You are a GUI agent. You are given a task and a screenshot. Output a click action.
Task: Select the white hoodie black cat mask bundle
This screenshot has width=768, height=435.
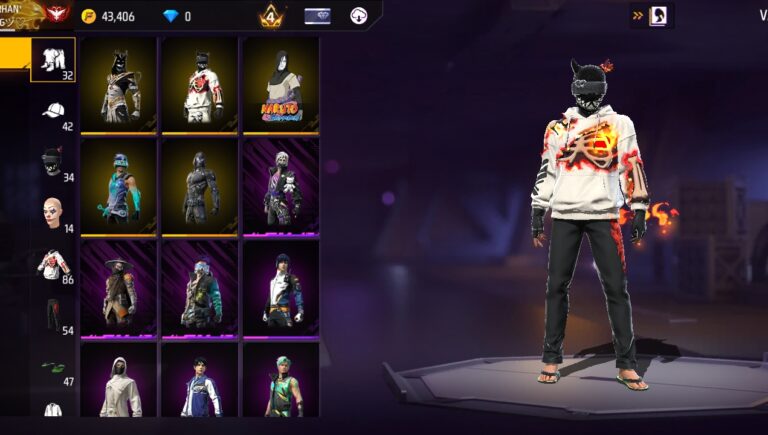pos(200,85)
